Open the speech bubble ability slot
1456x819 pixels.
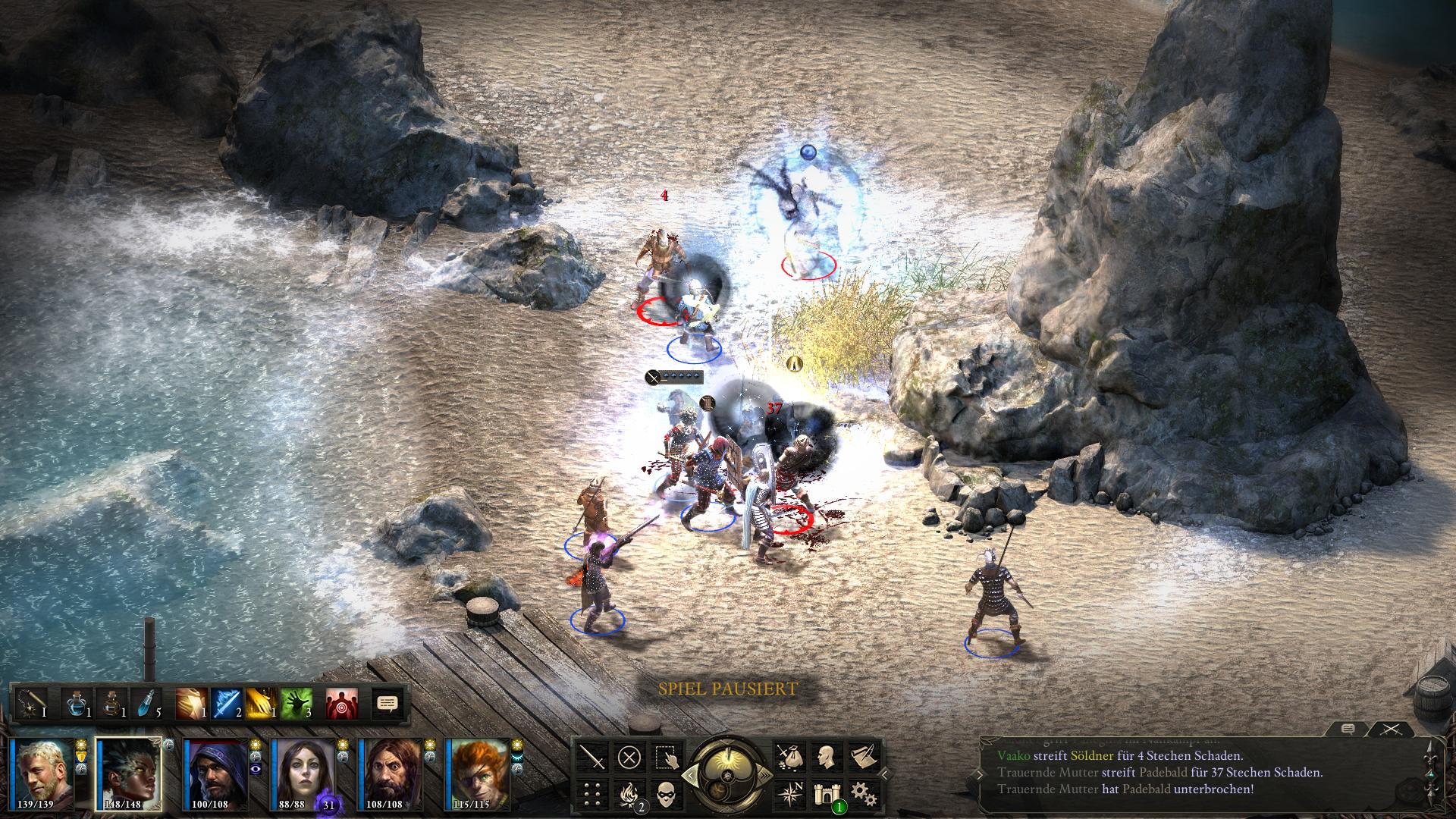coord(387,704)
